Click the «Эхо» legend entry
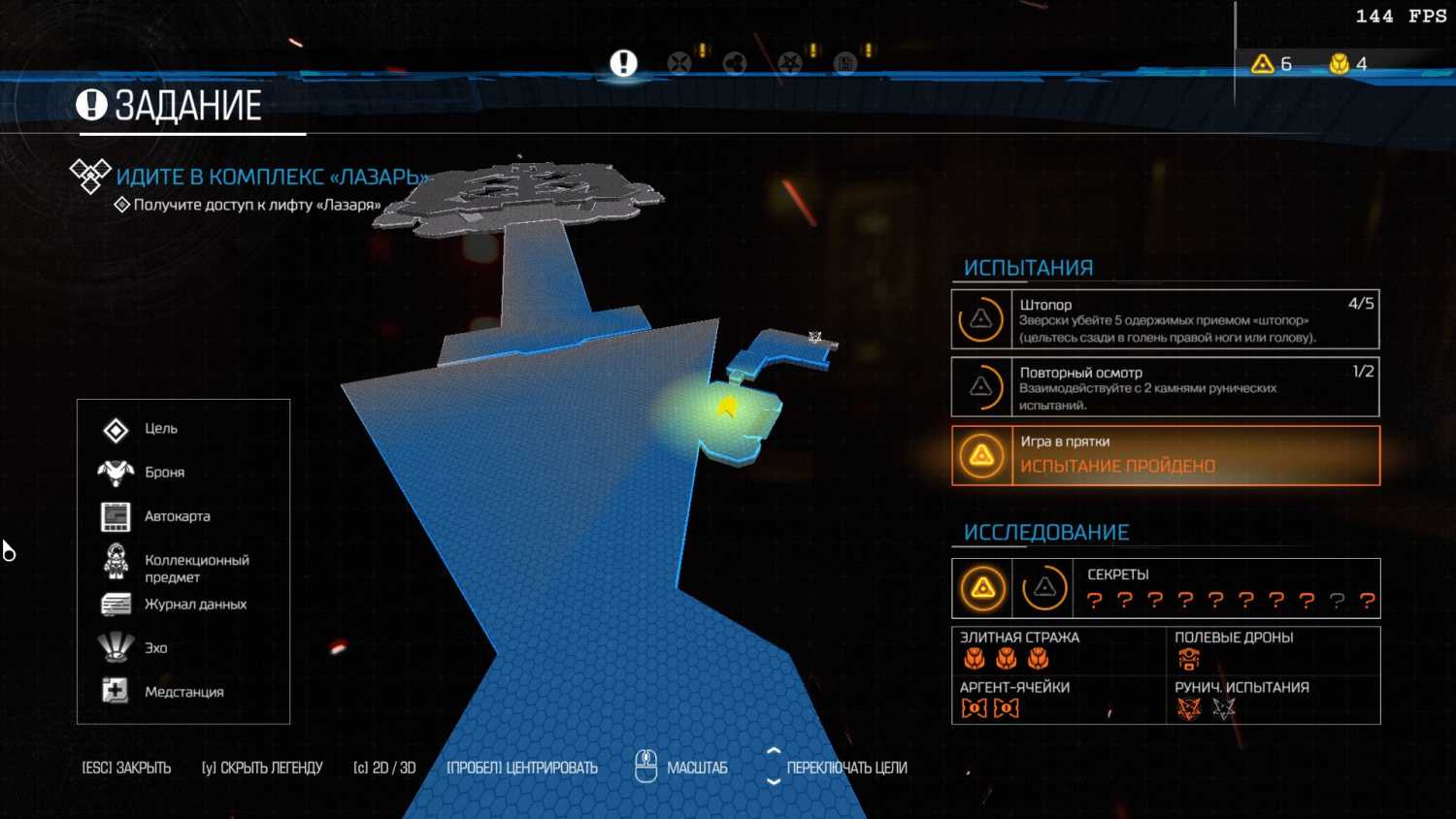The width and height of the screenshot is (1456, 819). [x=155, y=648]
